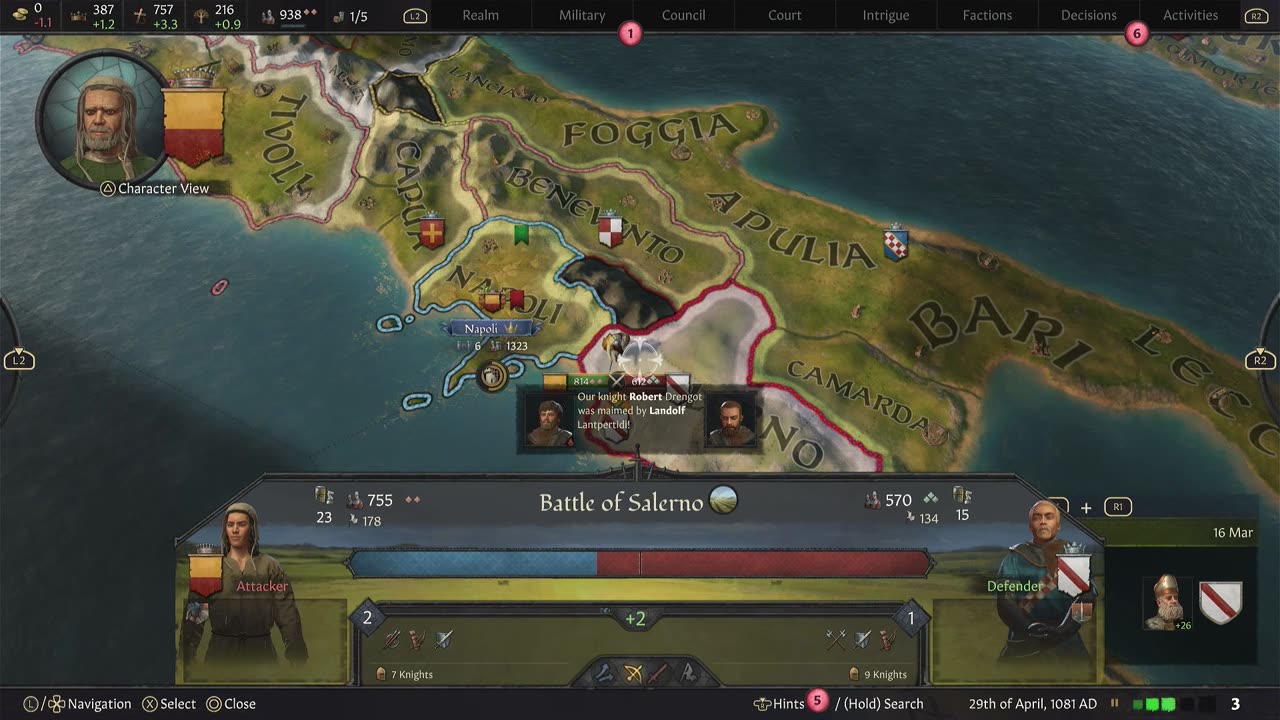Image resolution: width=1280 pixels, height=720 pixels.
Task: Switch to the Activities tab
Action: point(1190,15)
